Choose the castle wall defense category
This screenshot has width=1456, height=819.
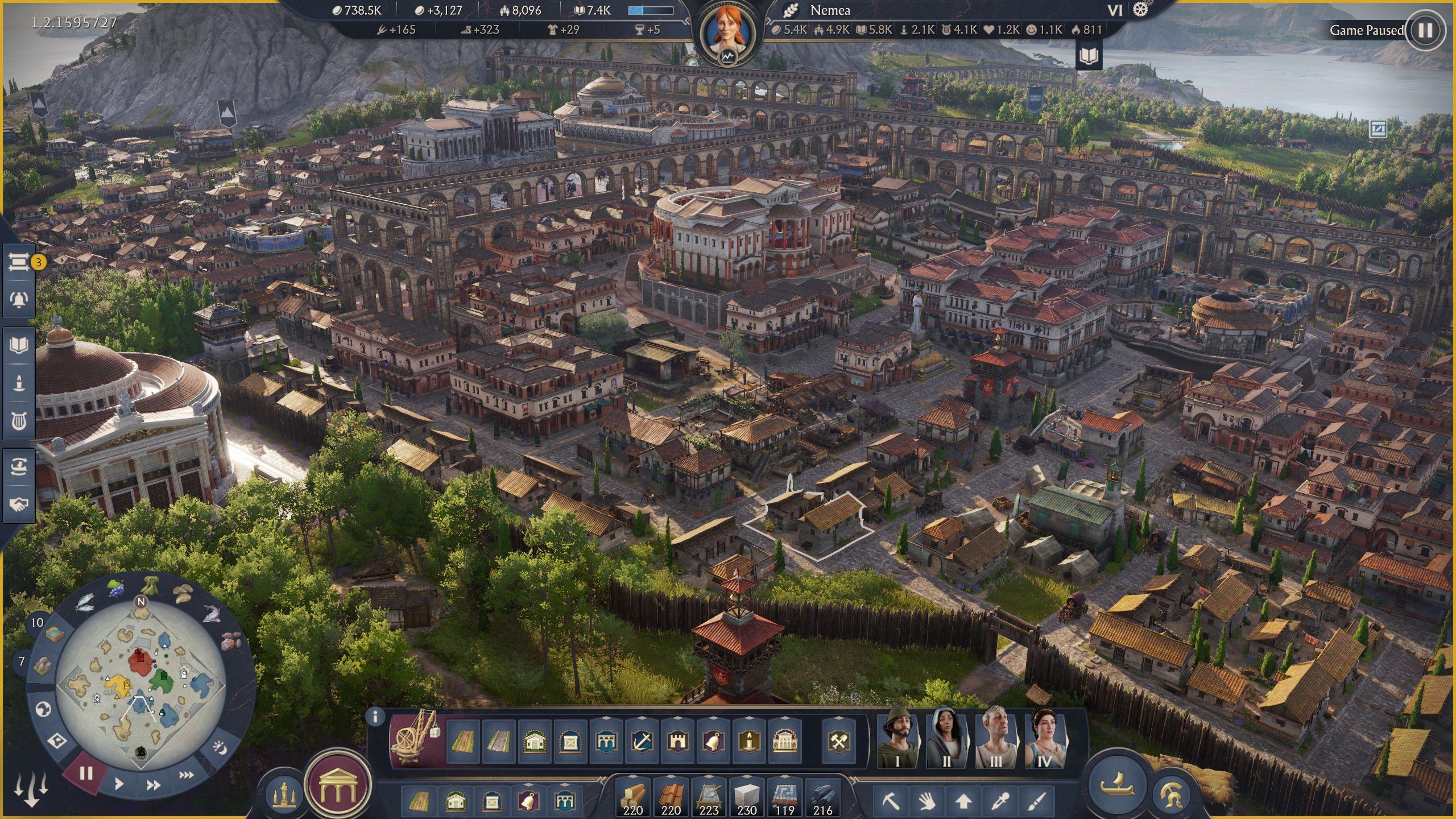(x=678, y=741)
